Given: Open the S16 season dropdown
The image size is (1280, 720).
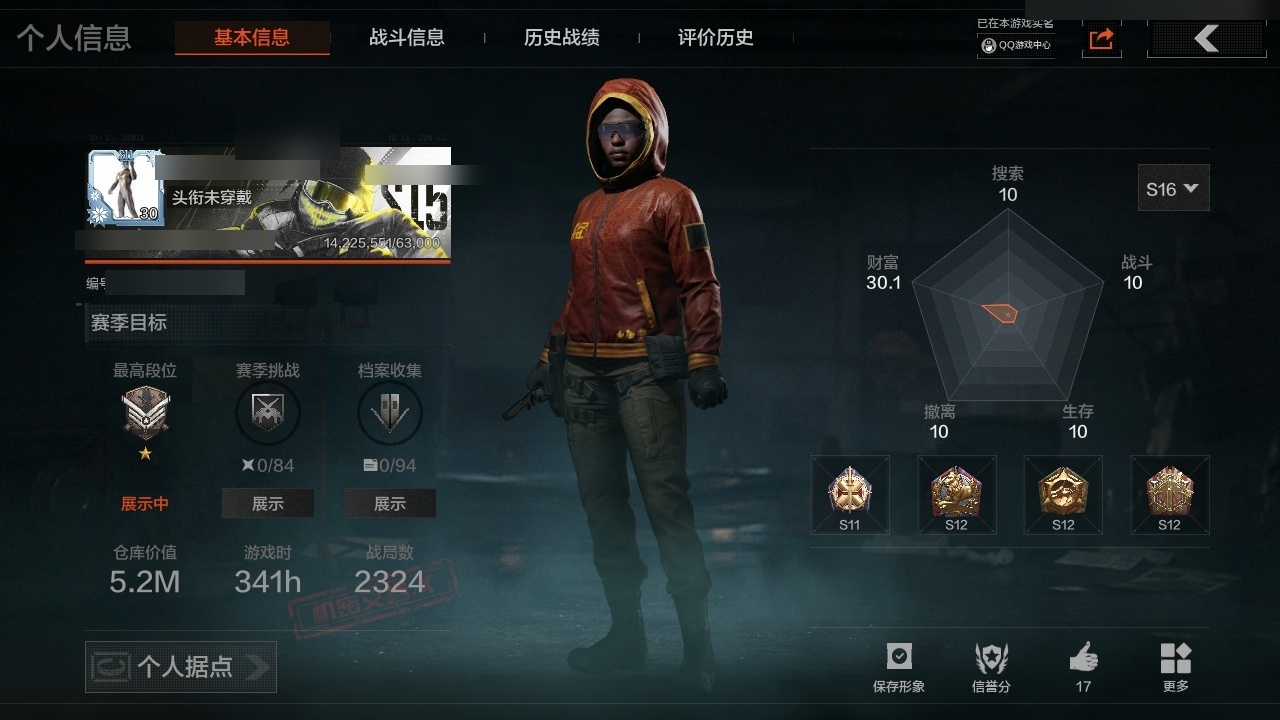Looking at the screenshot, I should pyautogui.click(x=1173, y=188).
